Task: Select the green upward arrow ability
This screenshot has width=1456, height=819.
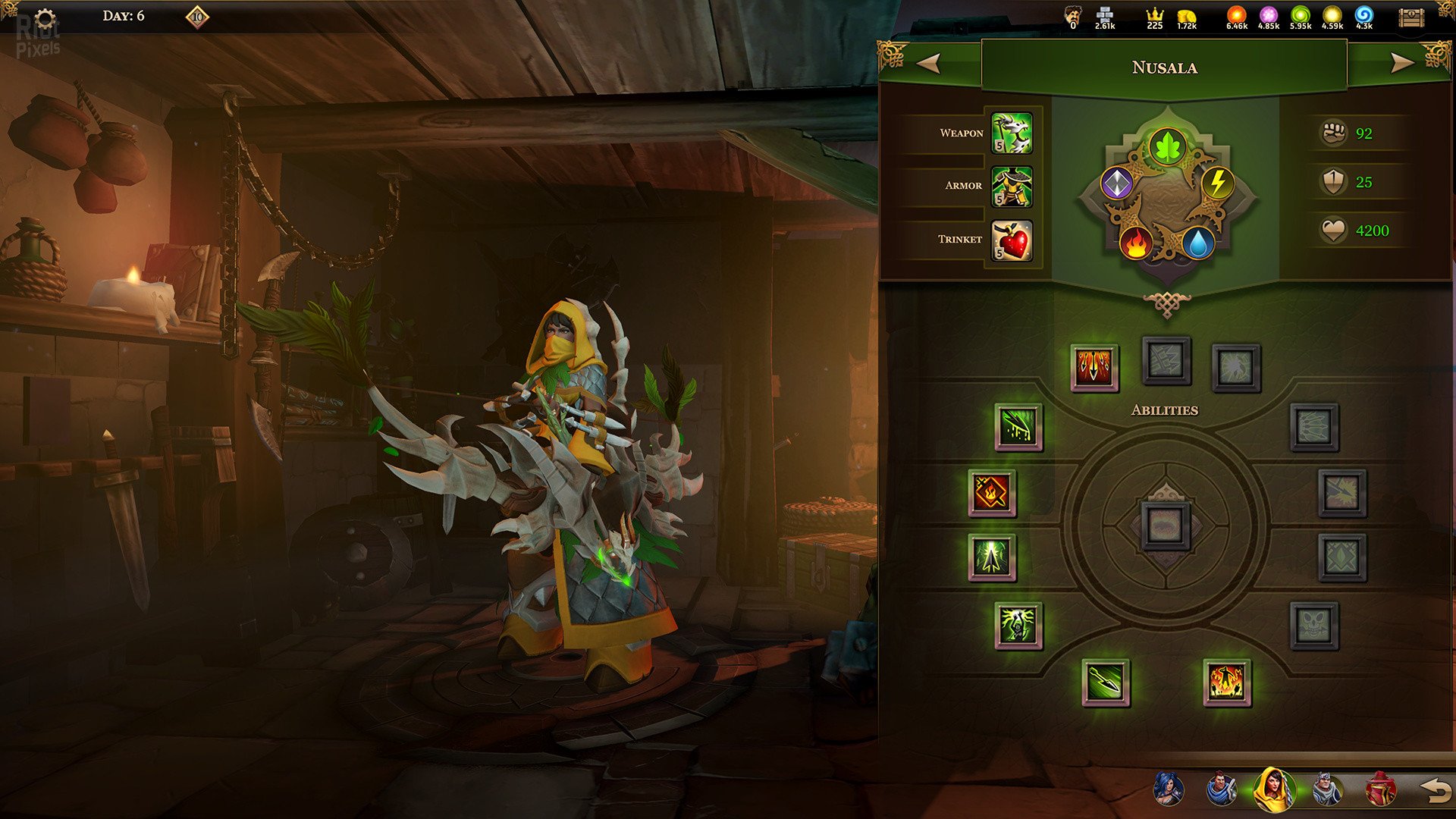Action: click(x=992, y=557)
